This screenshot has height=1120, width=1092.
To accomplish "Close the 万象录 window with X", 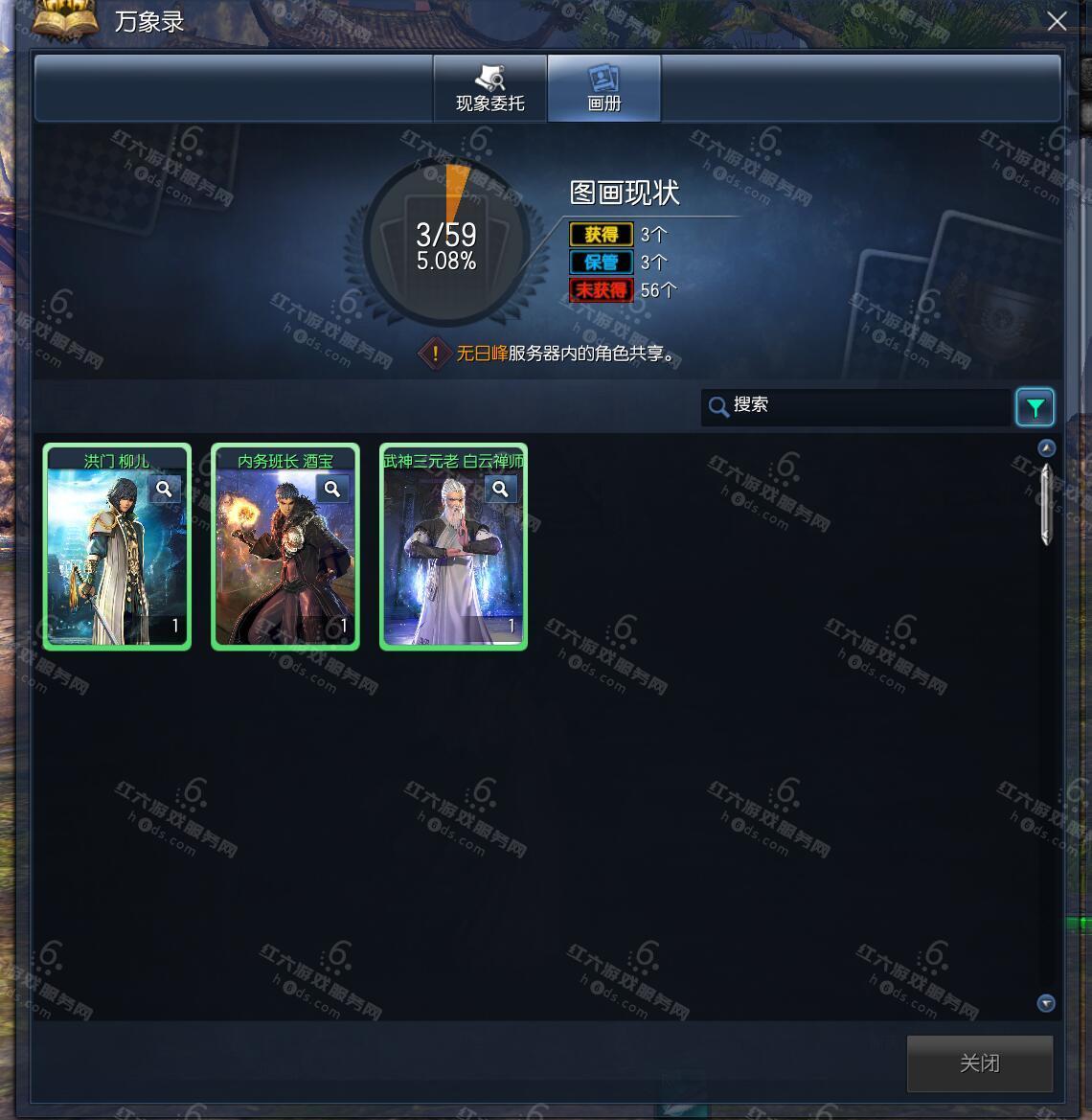I will 1057,21.
